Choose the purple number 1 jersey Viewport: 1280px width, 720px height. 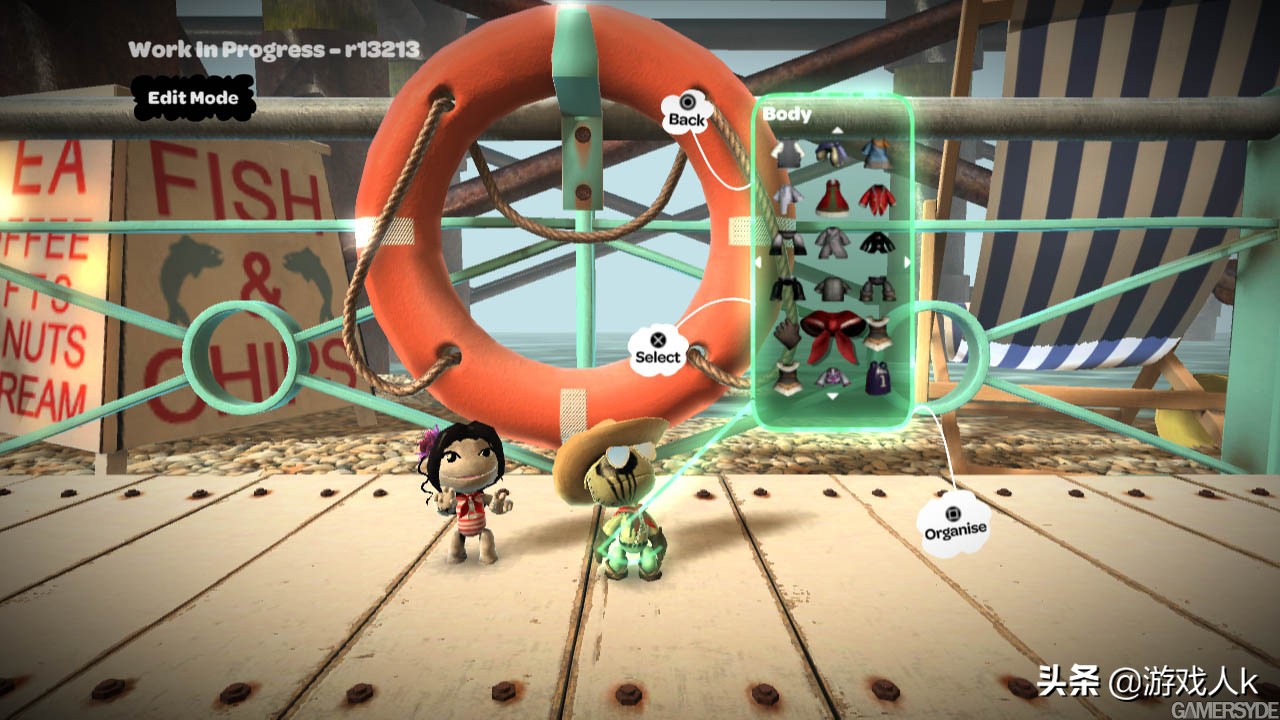877,379
